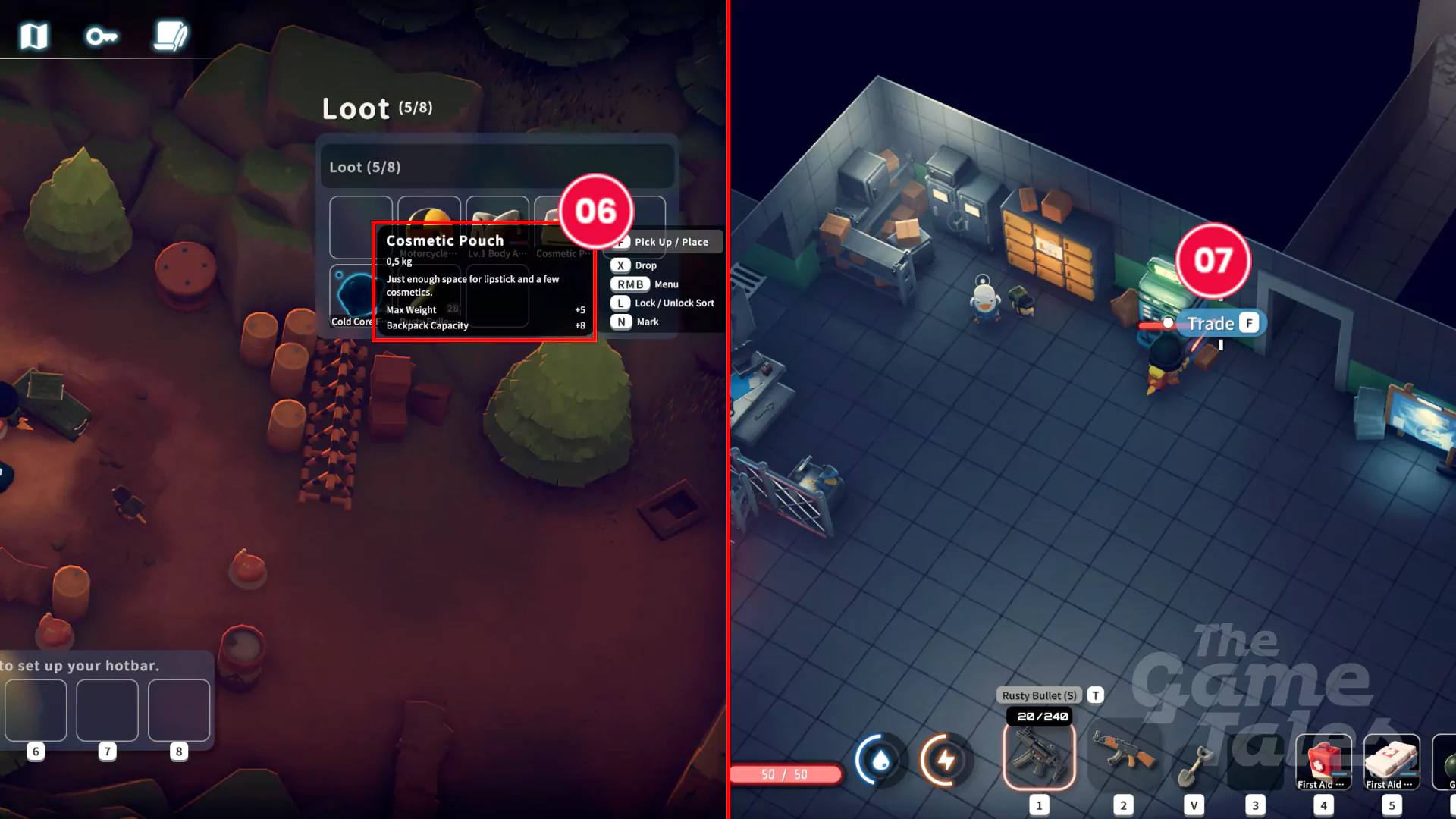Select Pick Up / Place option
This screenshot has width=1456, height=819.
[670, 242]
